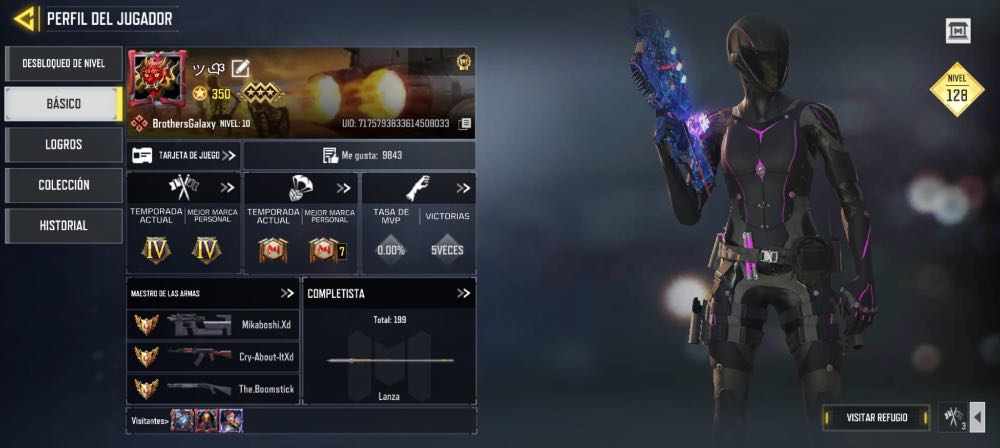Toggle the fullscreen character view icon
Image resolution: width=1000 pixels, height=448 pixels.
(958, 32)
